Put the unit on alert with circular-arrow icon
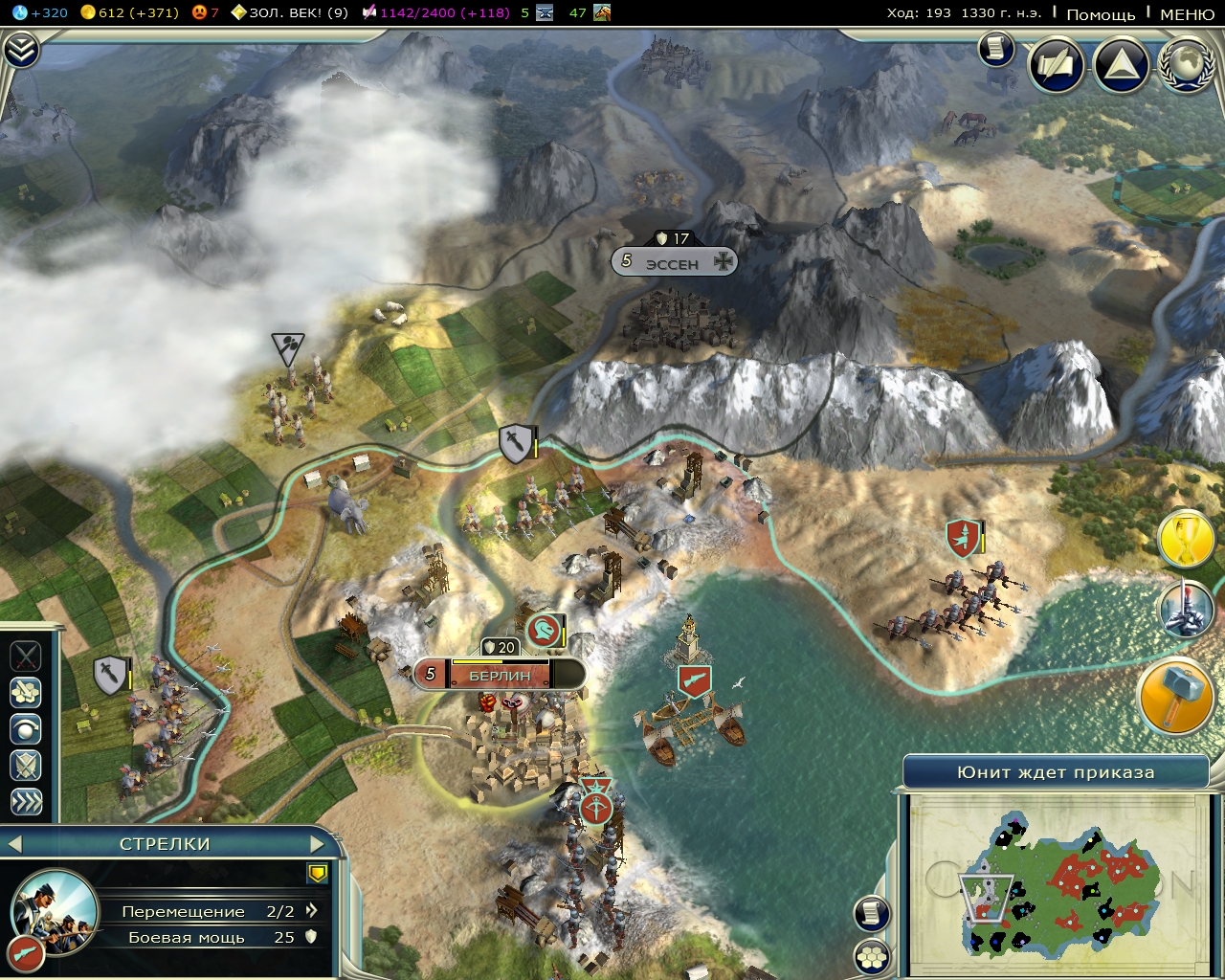The height and width of the screenshot is (980, 1225). coord(25,726)
